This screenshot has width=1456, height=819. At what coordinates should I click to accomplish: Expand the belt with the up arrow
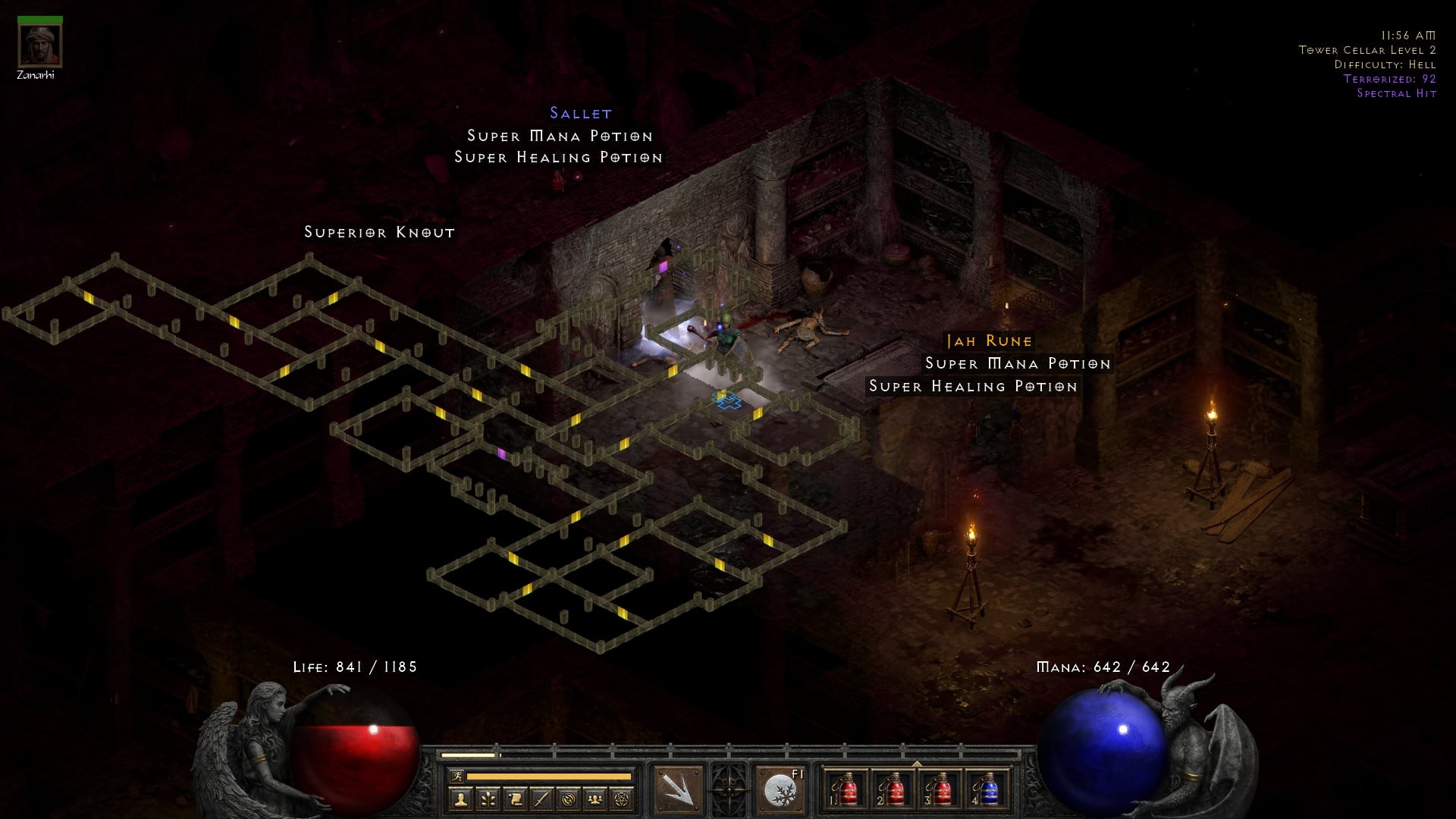click(x=917, y=764)
